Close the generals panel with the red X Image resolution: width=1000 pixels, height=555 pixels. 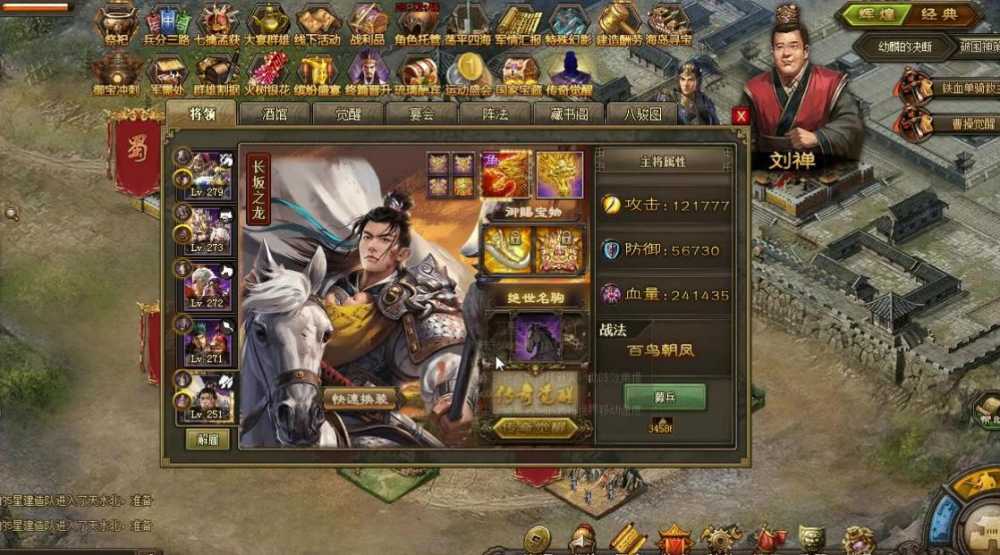741,116
